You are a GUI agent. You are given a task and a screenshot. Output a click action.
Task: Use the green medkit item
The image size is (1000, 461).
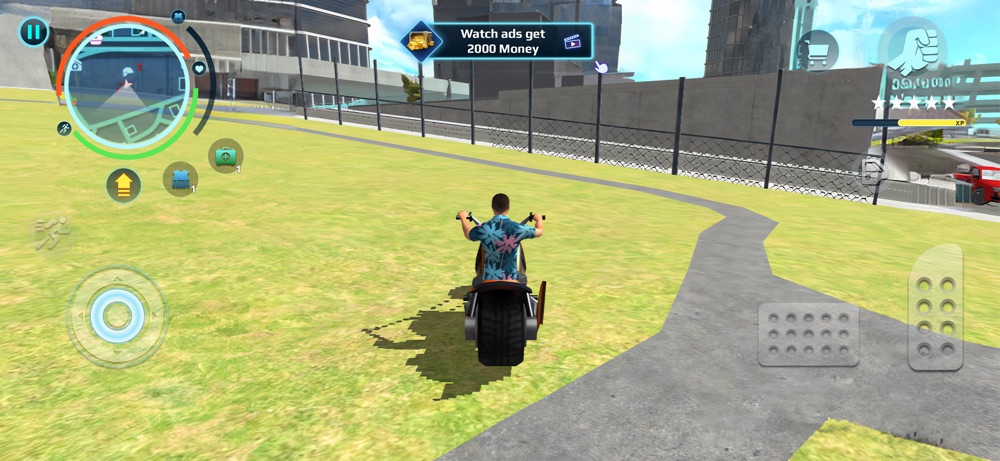coord(225,155)
